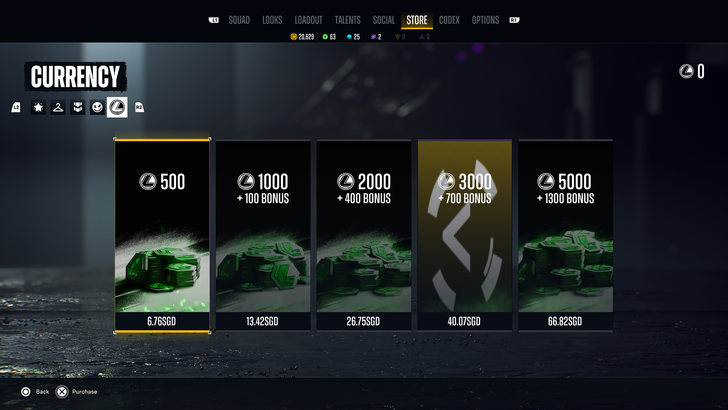
Task: Open the Codex tab
Action: [449, 20]
